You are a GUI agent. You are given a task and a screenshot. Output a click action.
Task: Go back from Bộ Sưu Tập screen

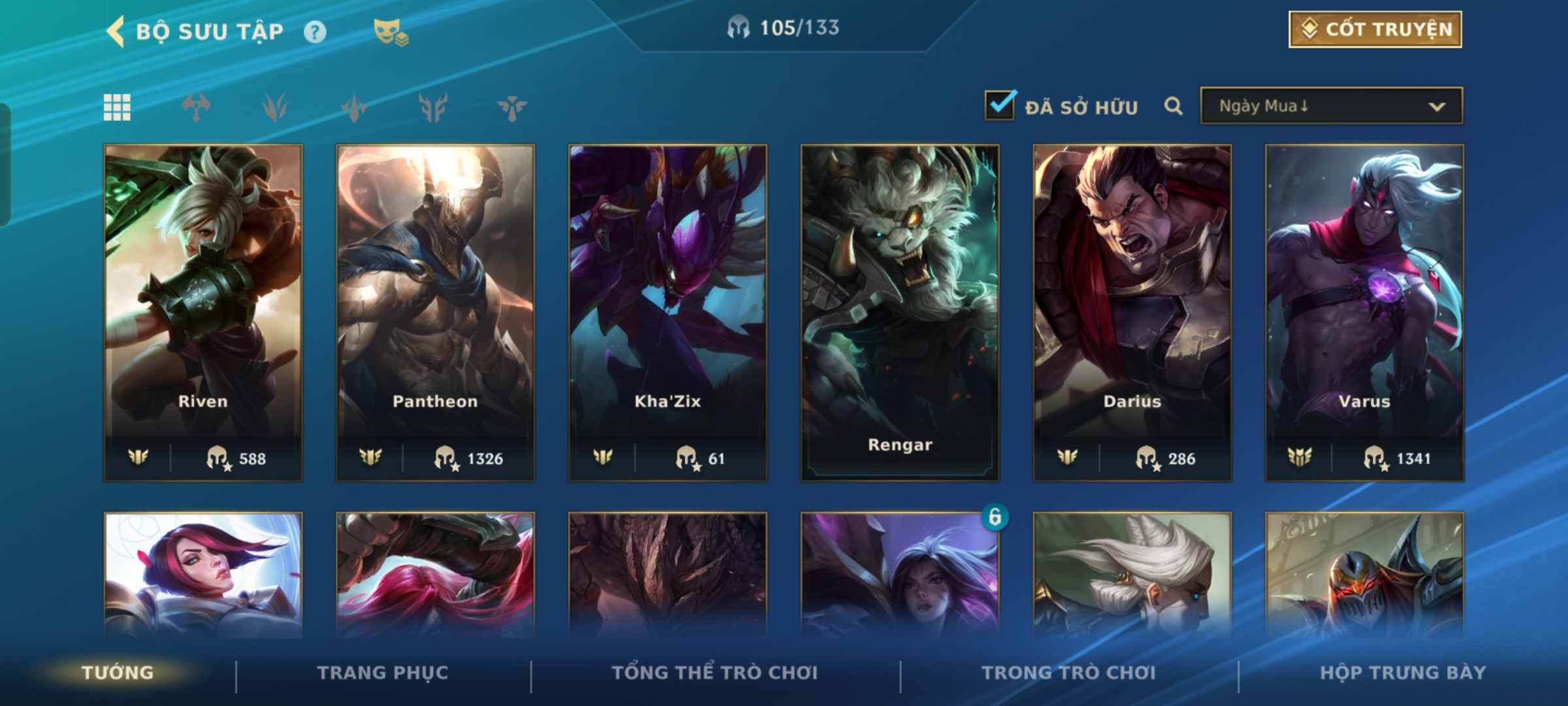point(116,31)
